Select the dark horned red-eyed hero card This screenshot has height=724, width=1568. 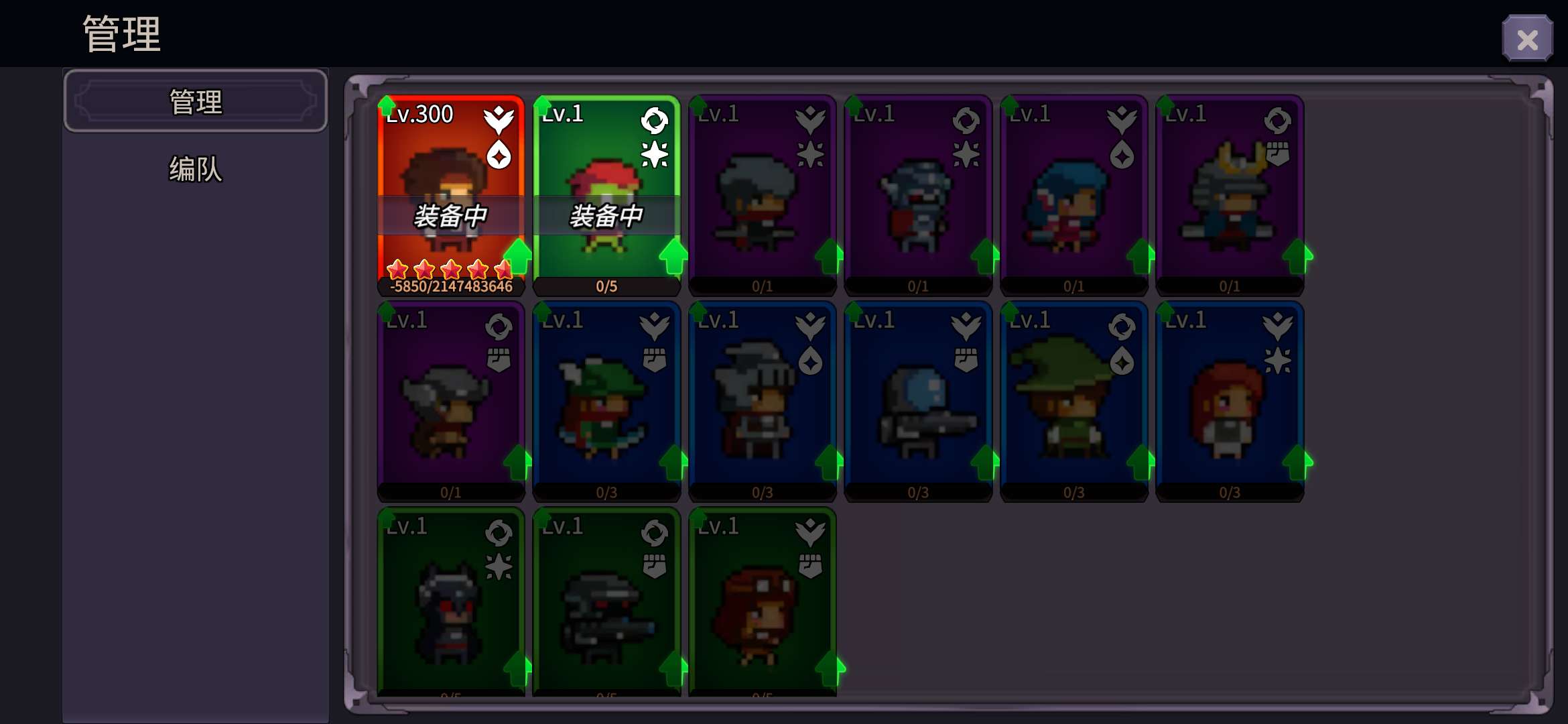click(x=450, y=603)
